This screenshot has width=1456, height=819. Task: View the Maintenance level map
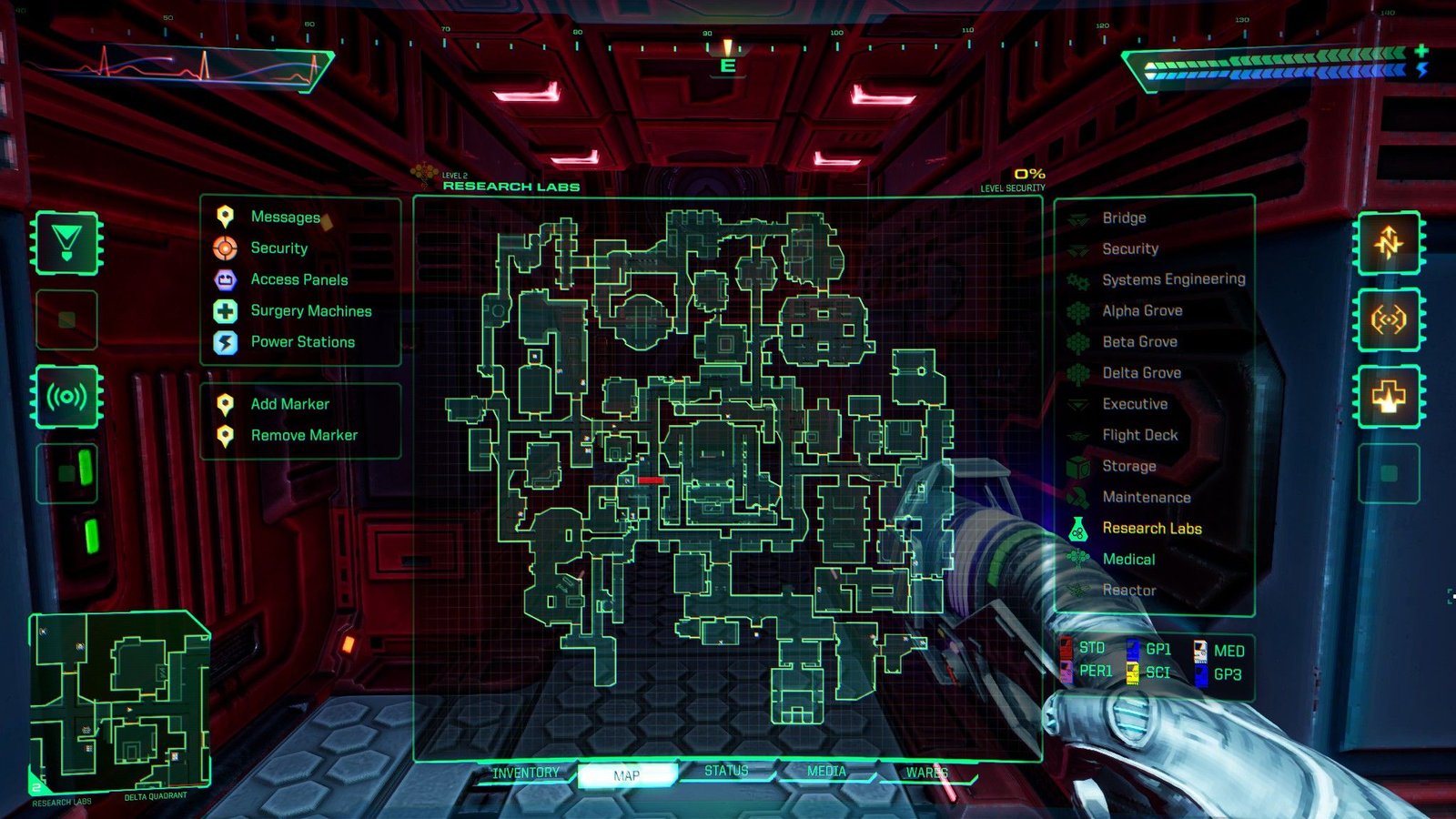(1146, 497)
